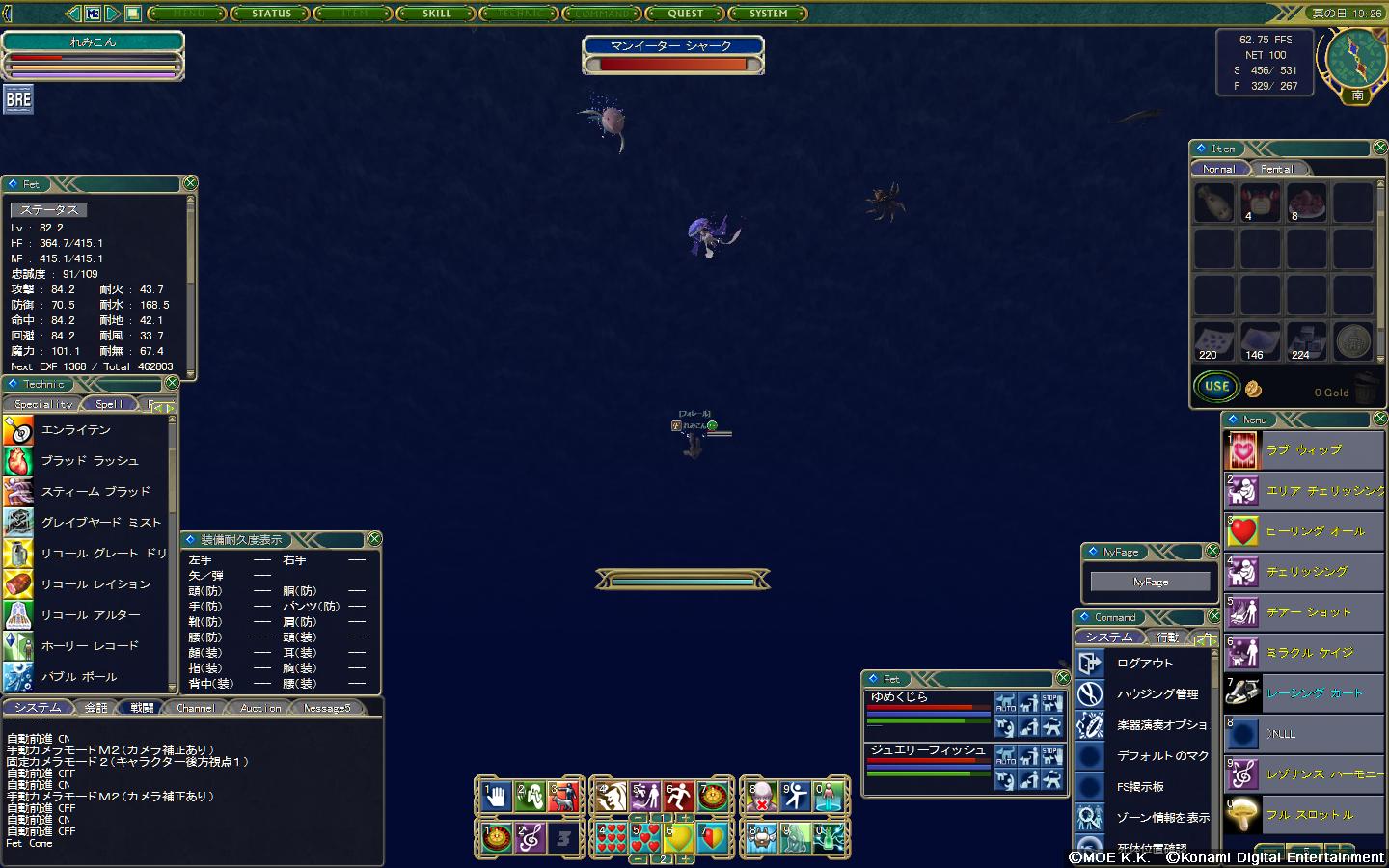
Task: Click the compass minimap
Action: (1355, 58)
